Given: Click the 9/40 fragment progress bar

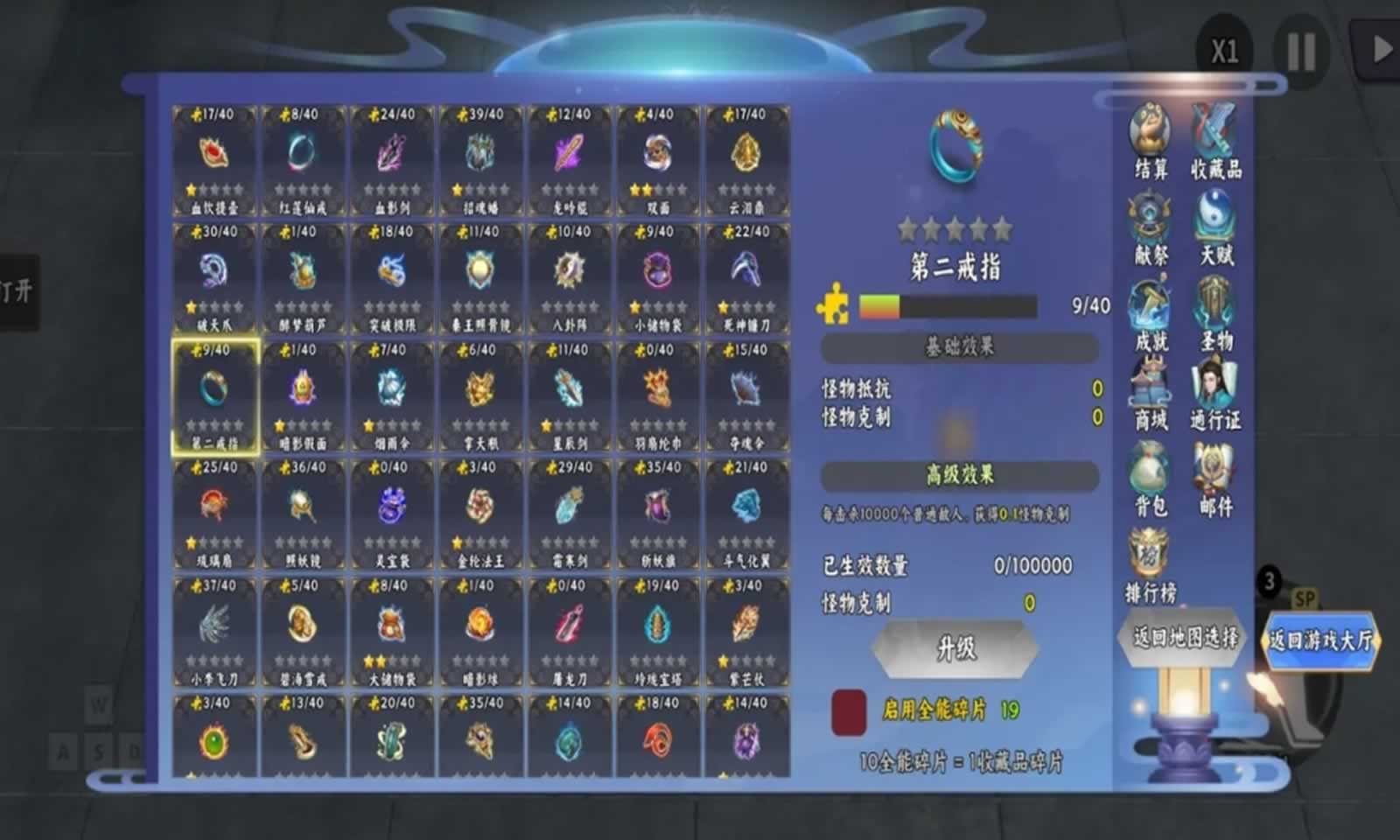Looking at the screenshot, I should (949, 306).
